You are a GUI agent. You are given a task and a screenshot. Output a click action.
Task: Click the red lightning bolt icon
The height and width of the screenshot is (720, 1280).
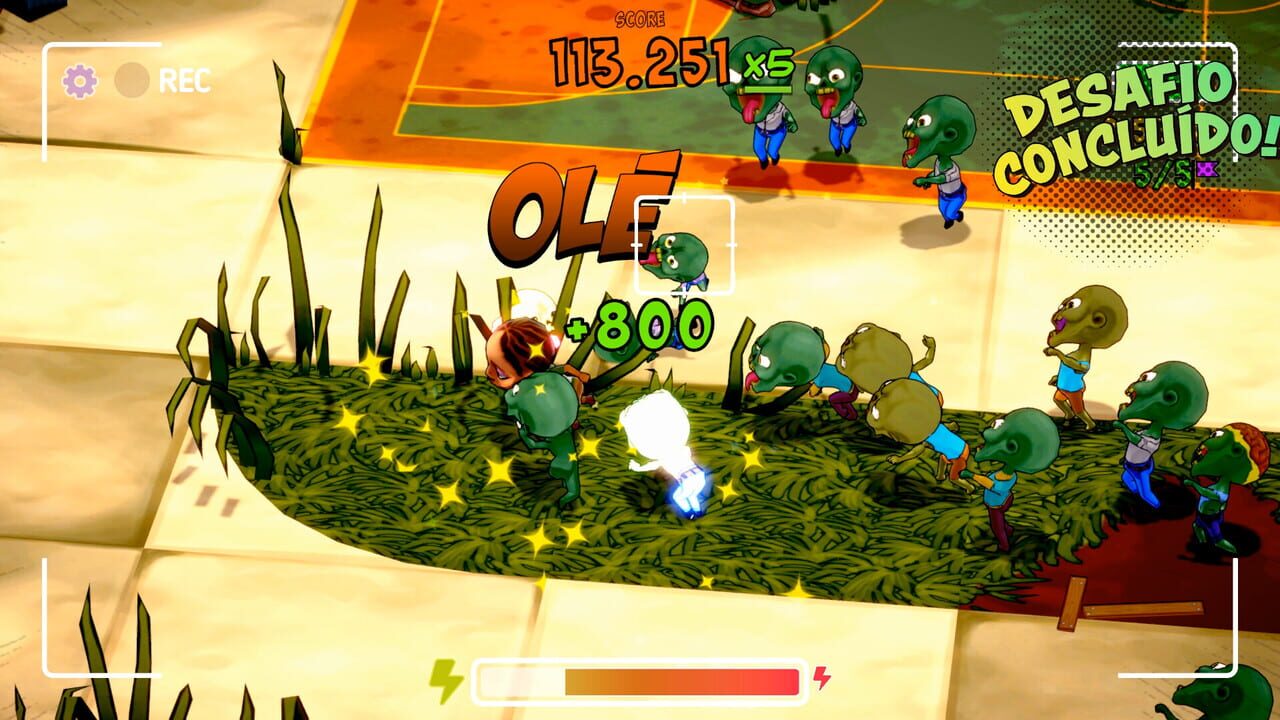(x=820, y=678)
